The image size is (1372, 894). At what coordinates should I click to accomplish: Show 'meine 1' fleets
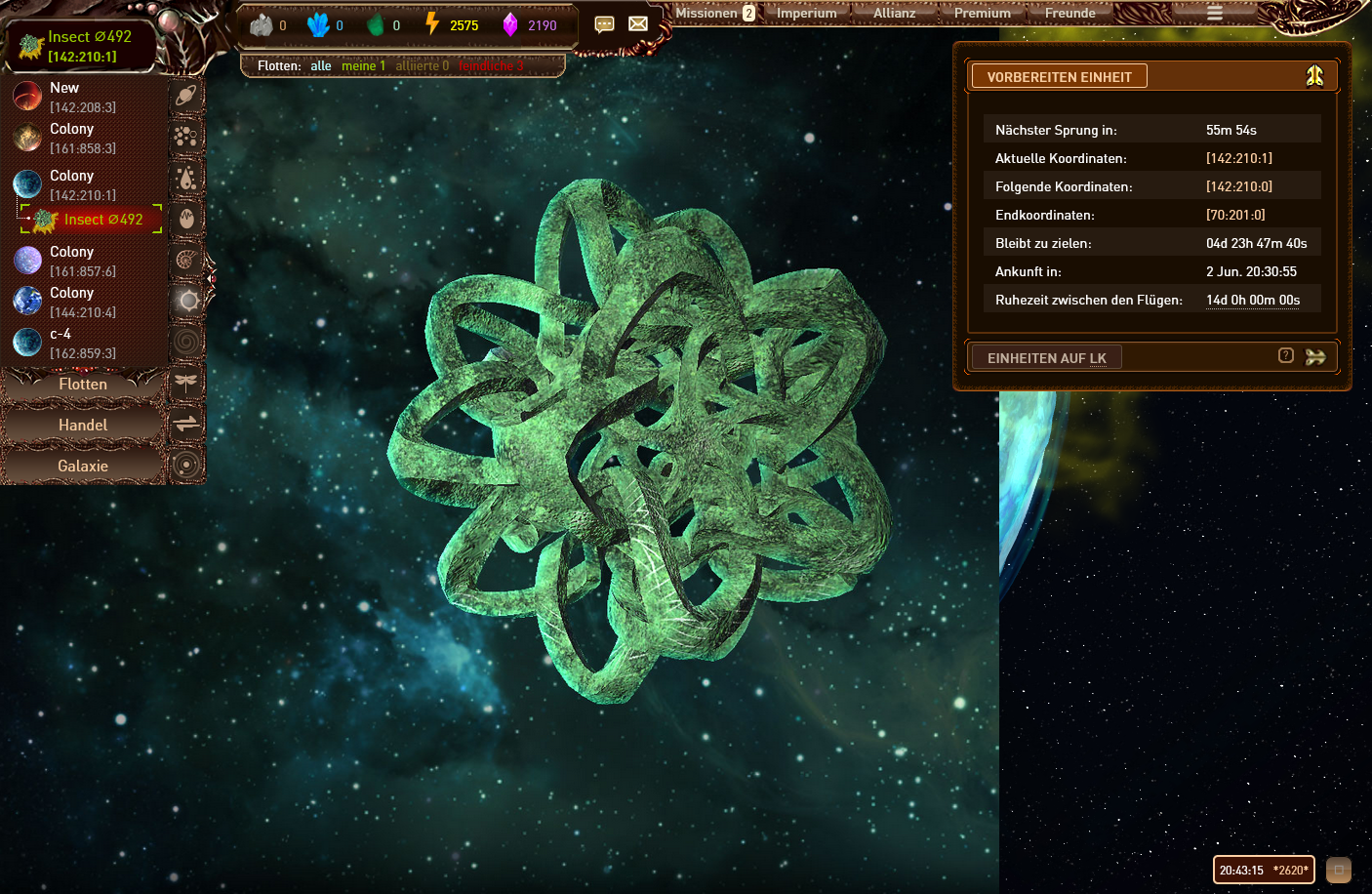(363, 65)
